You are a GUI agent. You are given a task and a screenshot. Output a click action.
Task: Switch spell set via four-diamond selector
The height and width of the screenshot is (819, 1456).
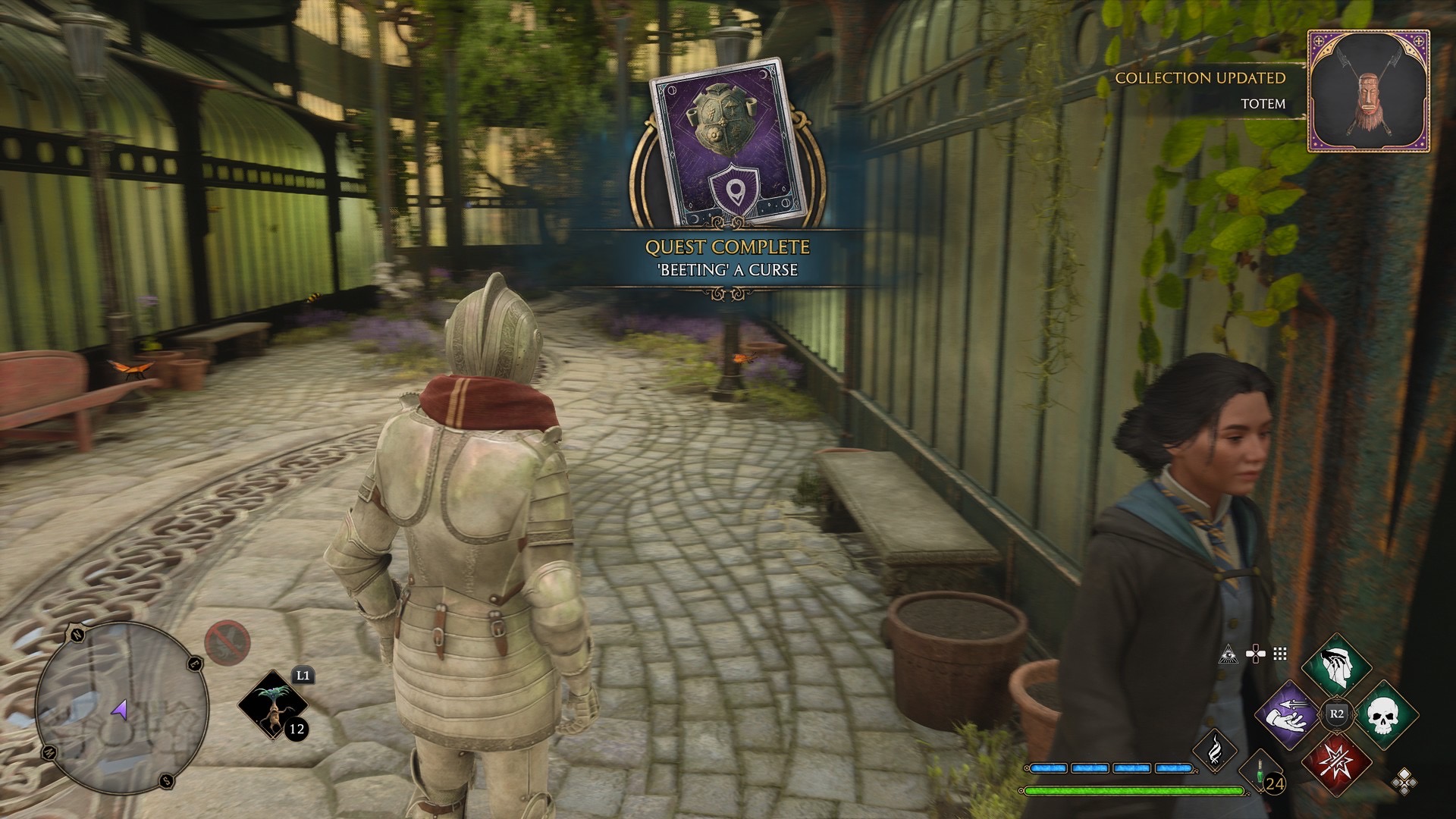coord(1404,781)
